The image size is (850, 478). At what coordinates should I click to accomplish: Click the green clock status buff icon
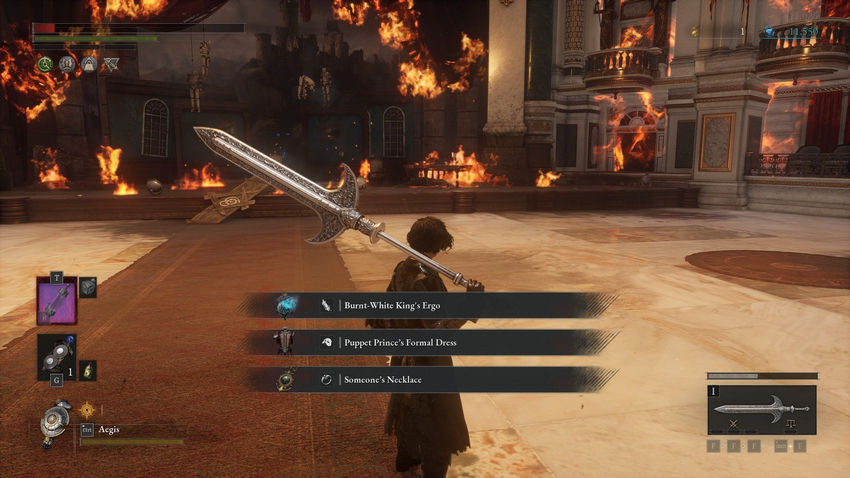[44, 64]
